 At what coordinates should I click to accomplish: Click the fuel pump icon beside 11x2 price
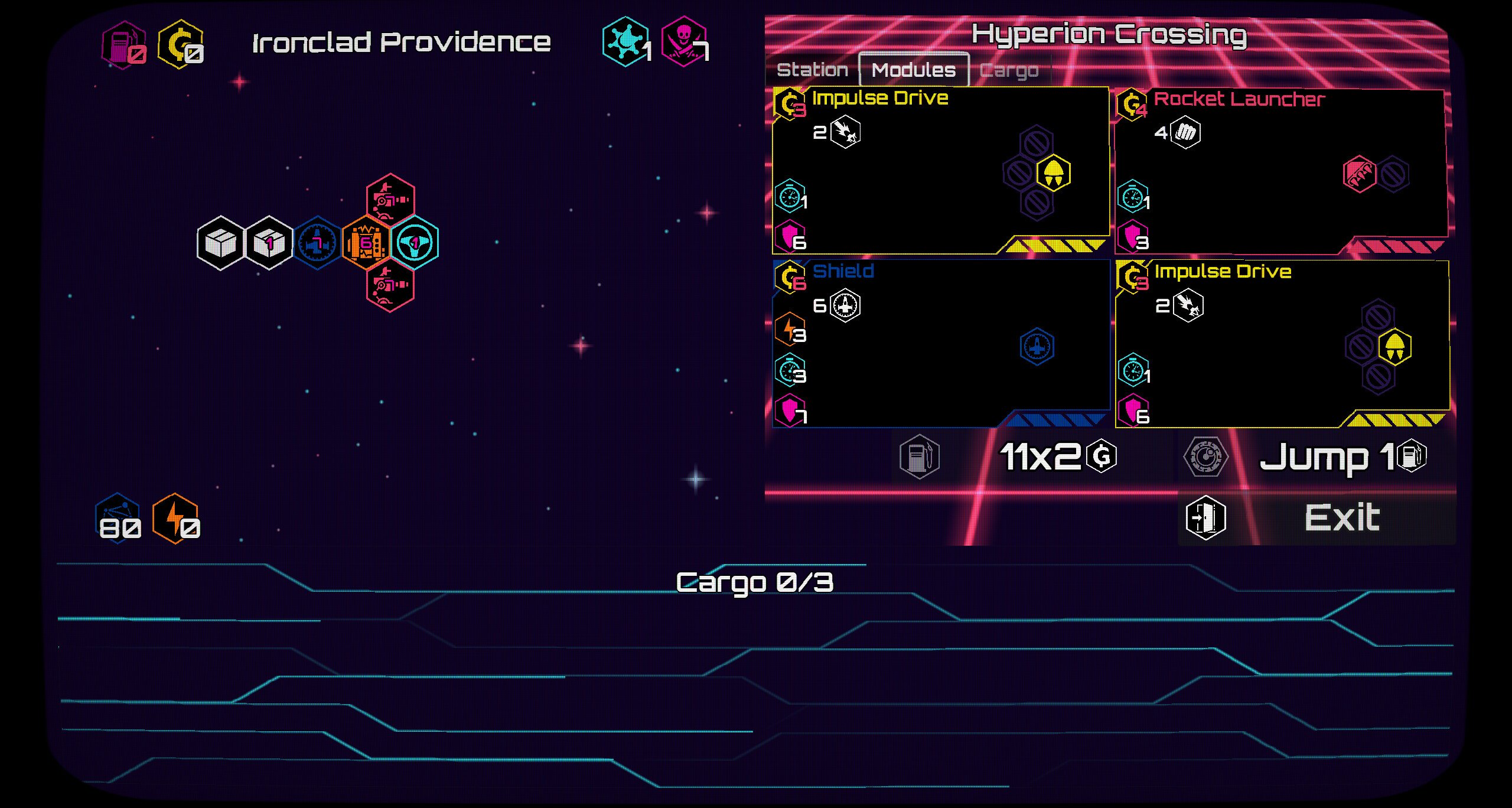click(920, 456)
